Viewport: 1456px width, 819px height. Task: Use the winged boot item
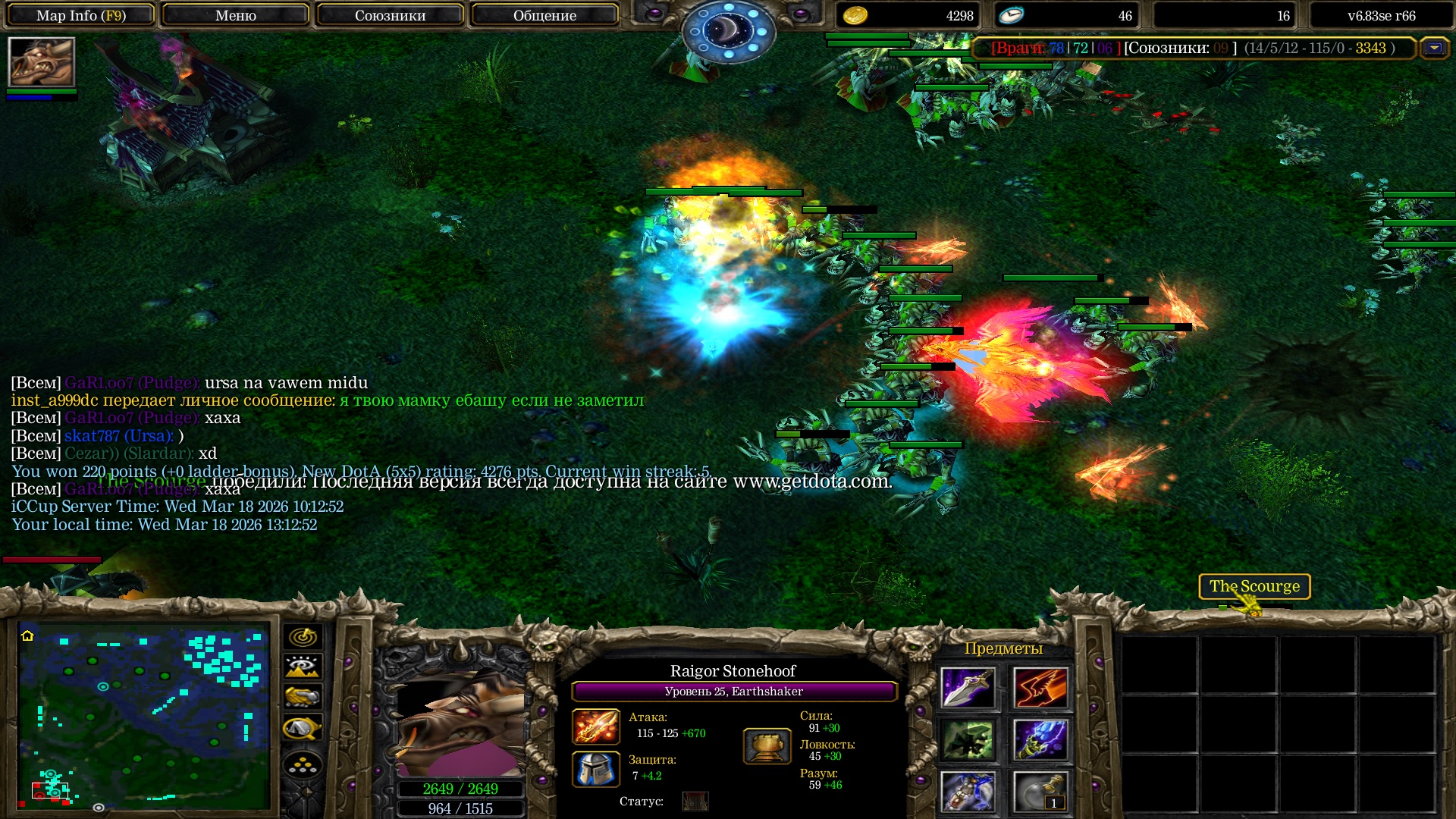point(1040,688)
